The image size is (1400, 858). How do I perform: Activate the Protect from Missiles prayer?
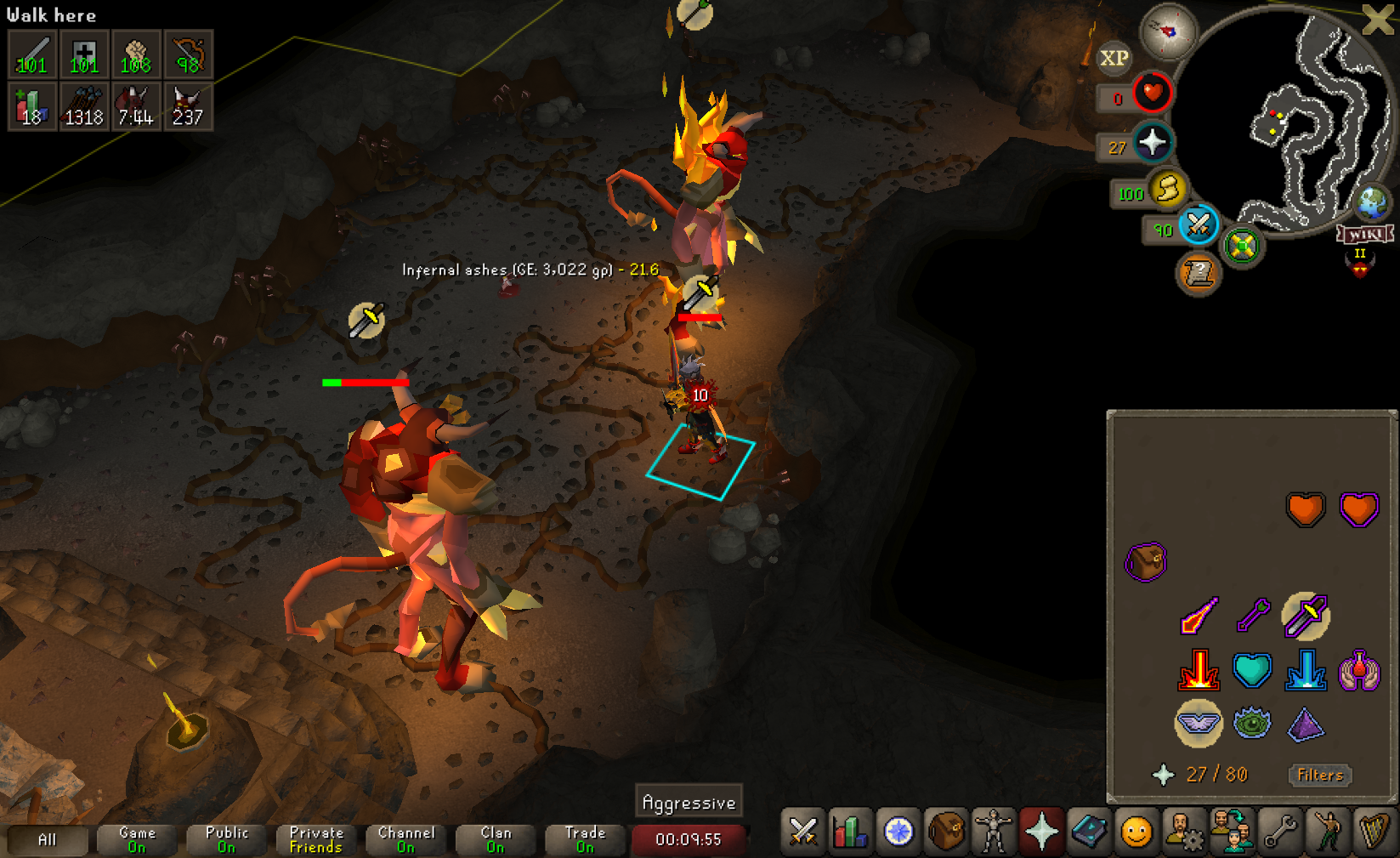[x=1252, y=616]
